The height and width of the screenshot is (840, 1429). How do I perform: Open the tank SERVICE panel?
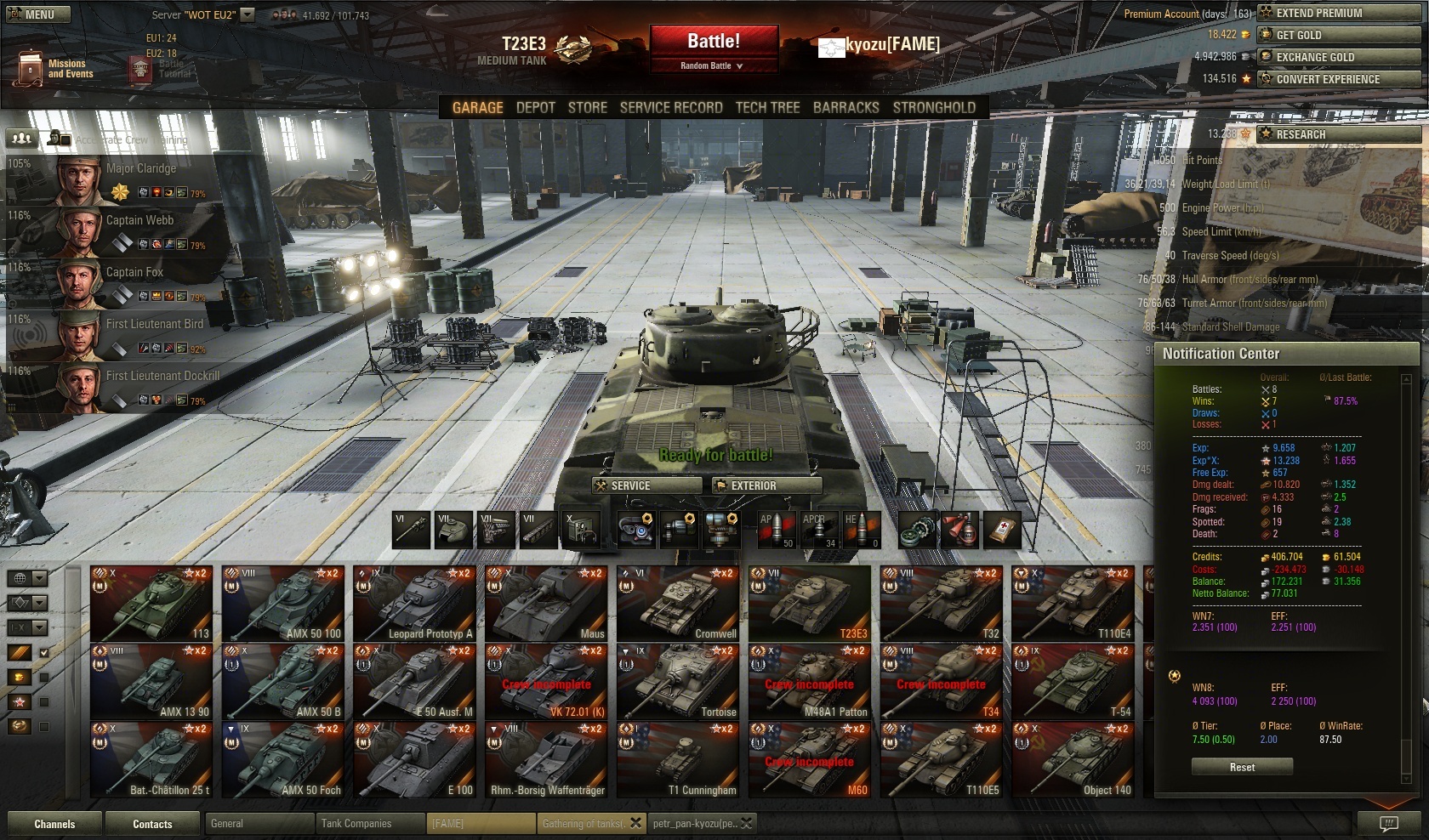(x=646, y=485)
